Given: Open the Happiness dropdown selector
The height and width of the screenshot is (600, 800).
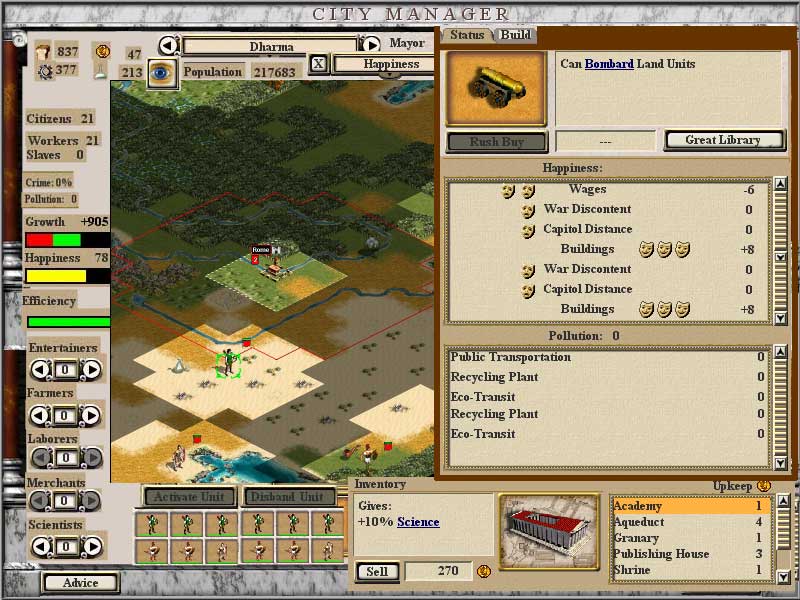Looking at the screenshot, I should (x=390, y=64).
